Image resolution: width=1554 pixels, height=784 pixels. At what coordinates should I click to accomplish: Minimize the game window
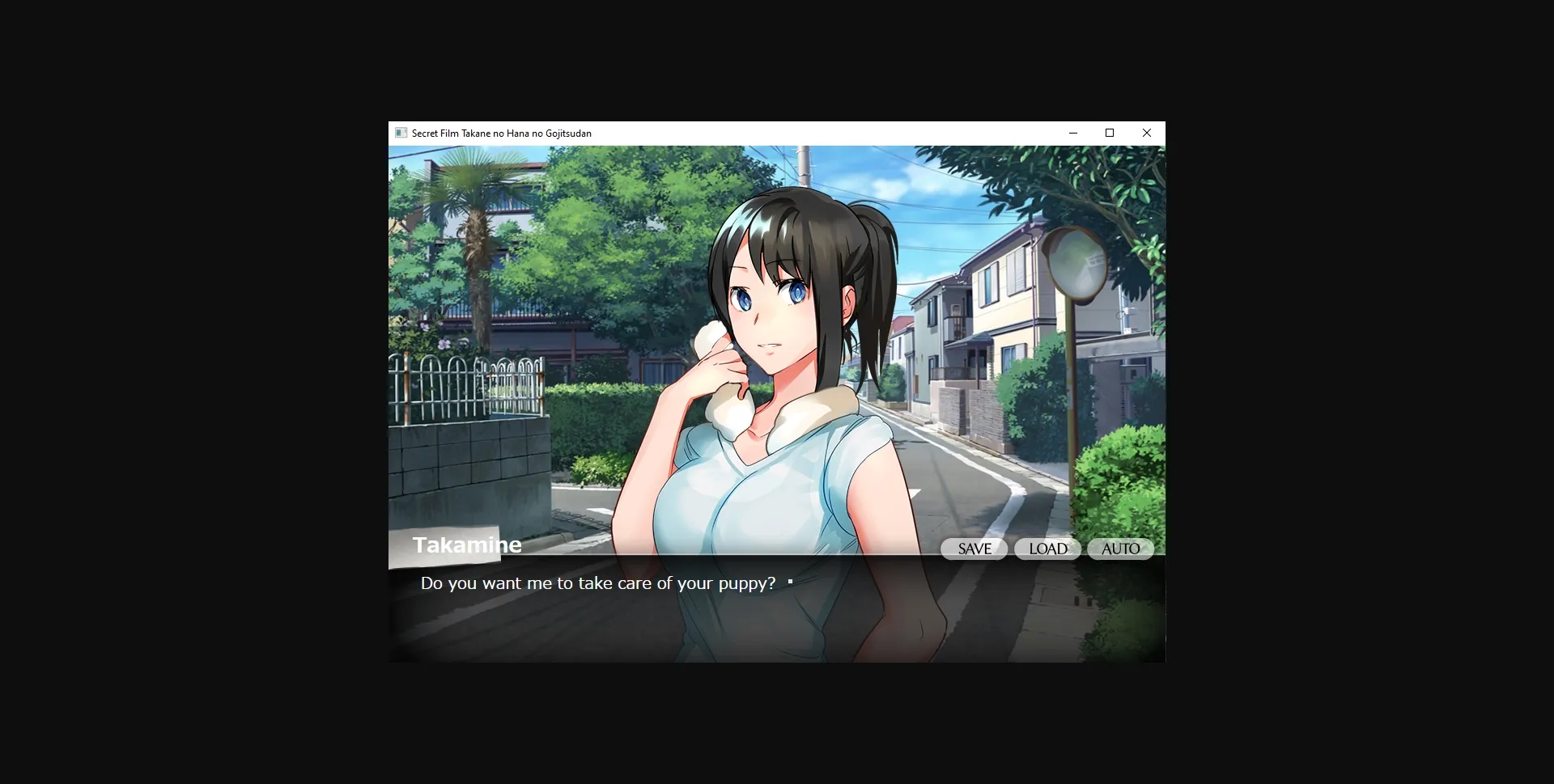click(x=1073, y=133)
